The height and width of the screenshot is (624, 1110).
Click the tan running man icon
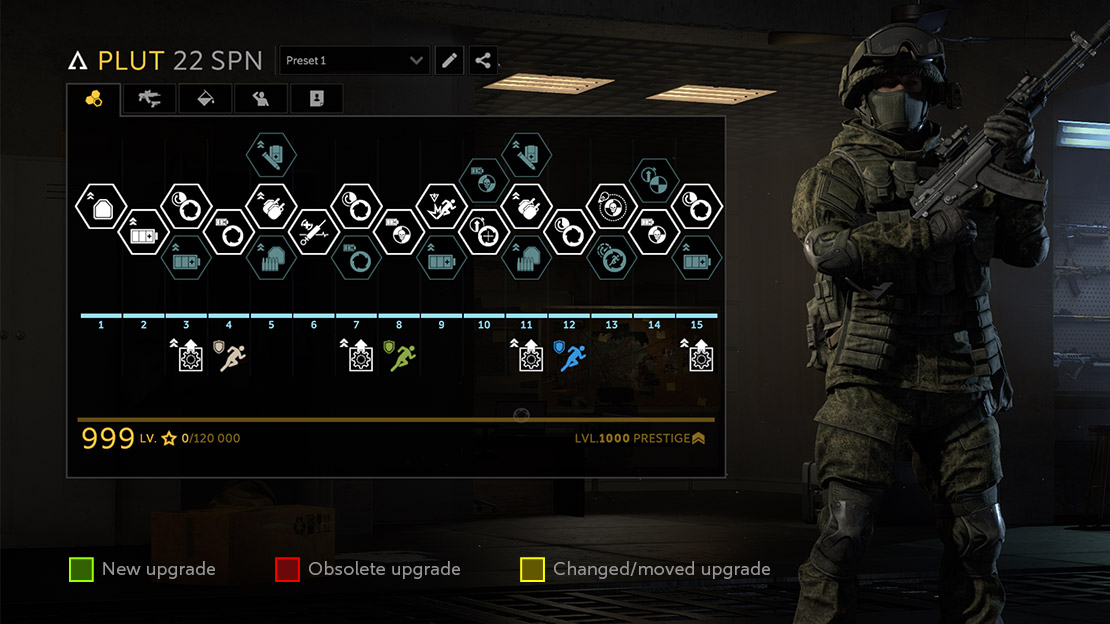pos(233,357)
